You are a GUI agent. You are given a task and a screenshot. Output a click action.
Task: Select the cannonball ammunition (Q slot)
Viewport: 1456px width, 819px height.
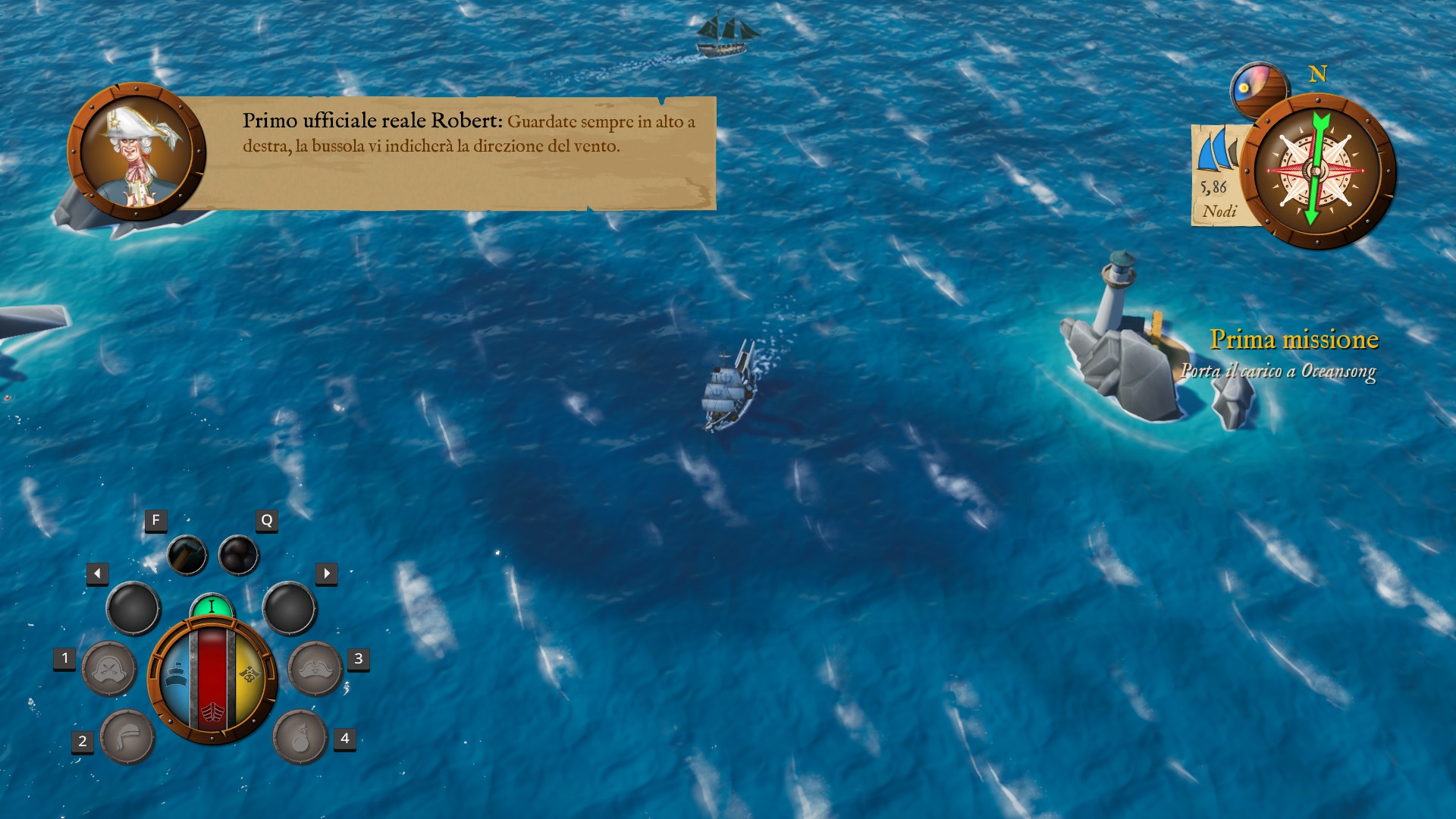(x=239, y=554)
